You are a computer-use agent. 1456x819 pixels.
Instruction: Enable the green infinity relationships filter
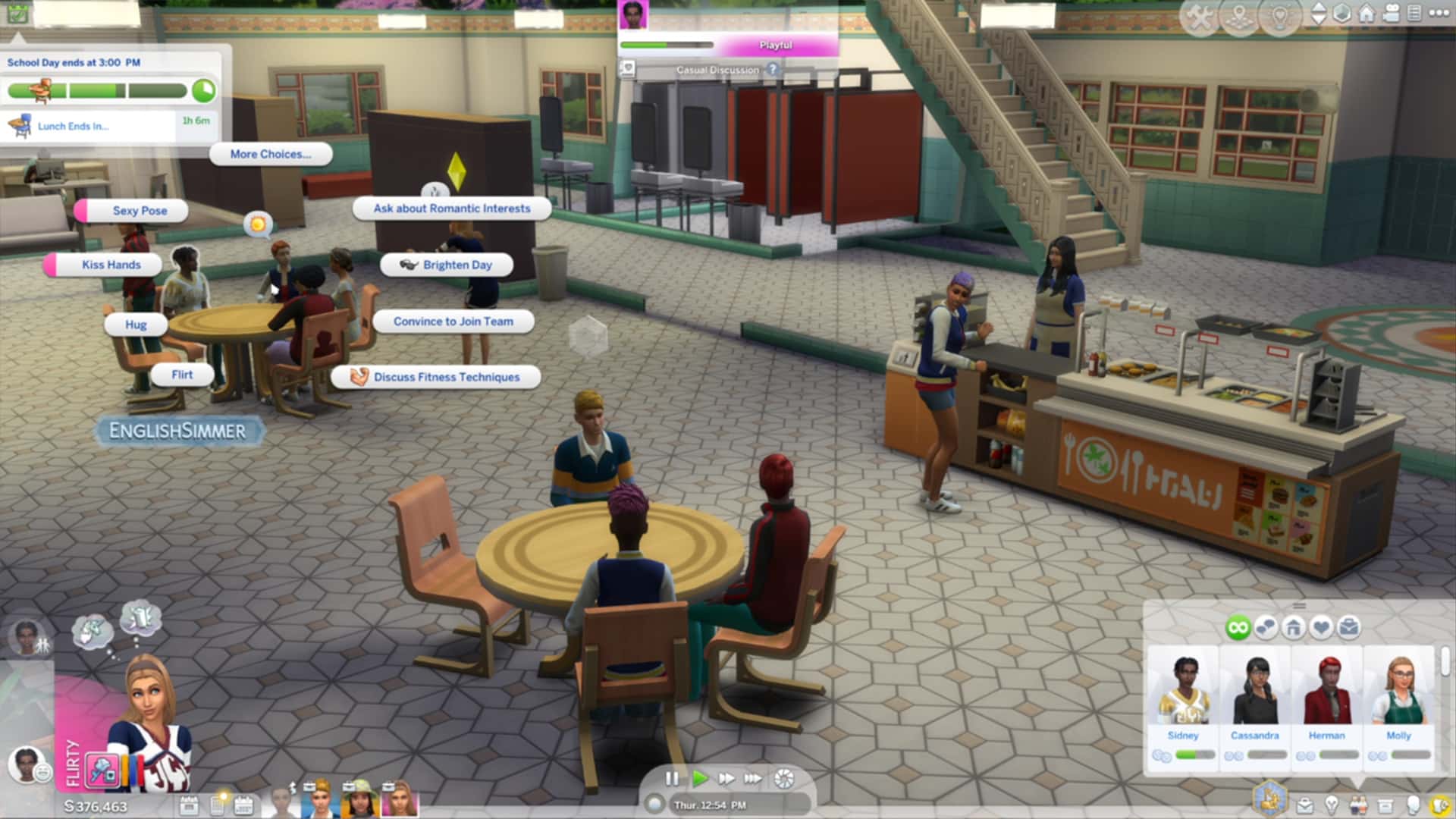point(1238,627)
